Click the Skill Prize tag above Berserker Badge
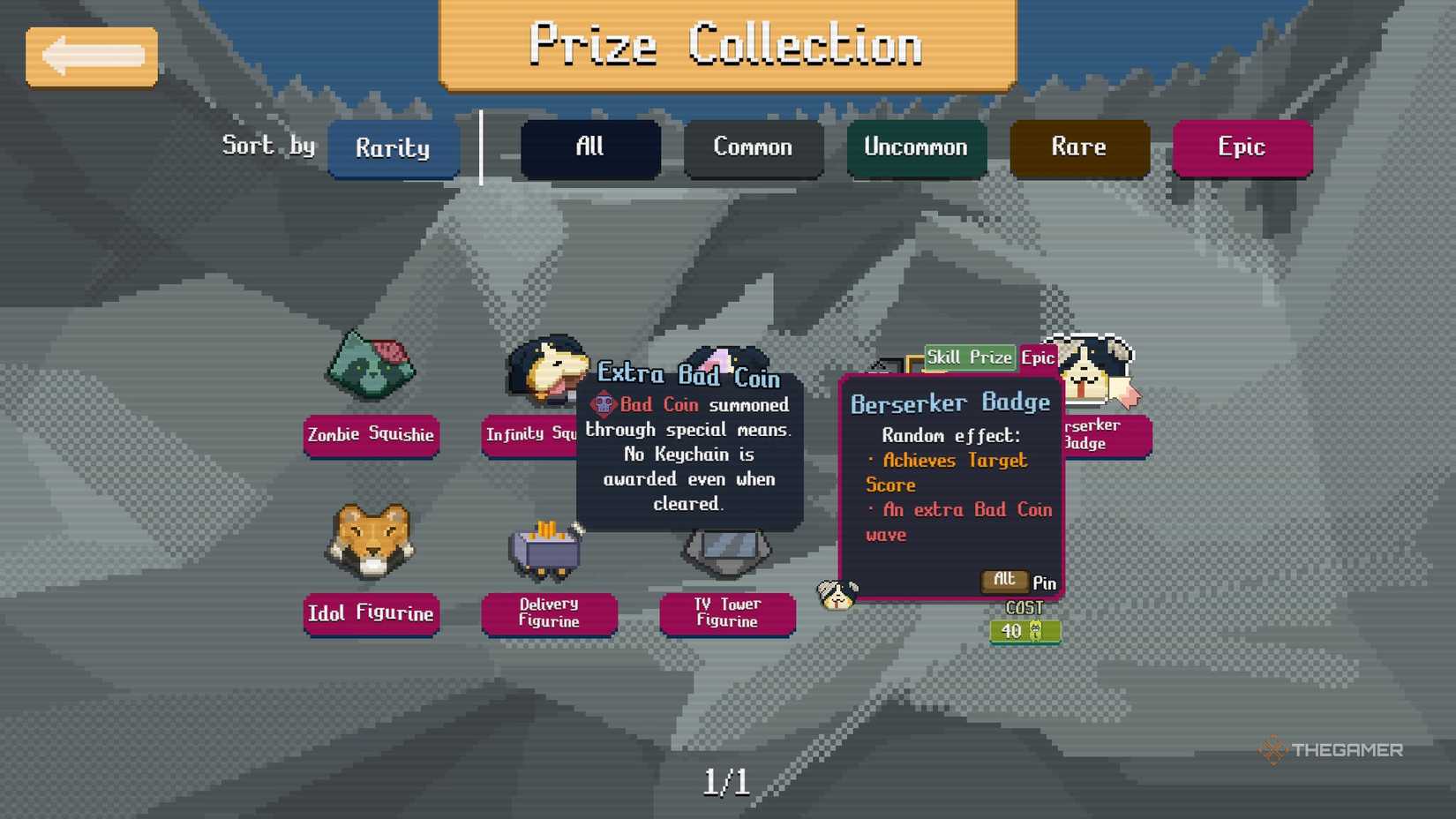Screen dimensions: 1456x819 (969, 357)
